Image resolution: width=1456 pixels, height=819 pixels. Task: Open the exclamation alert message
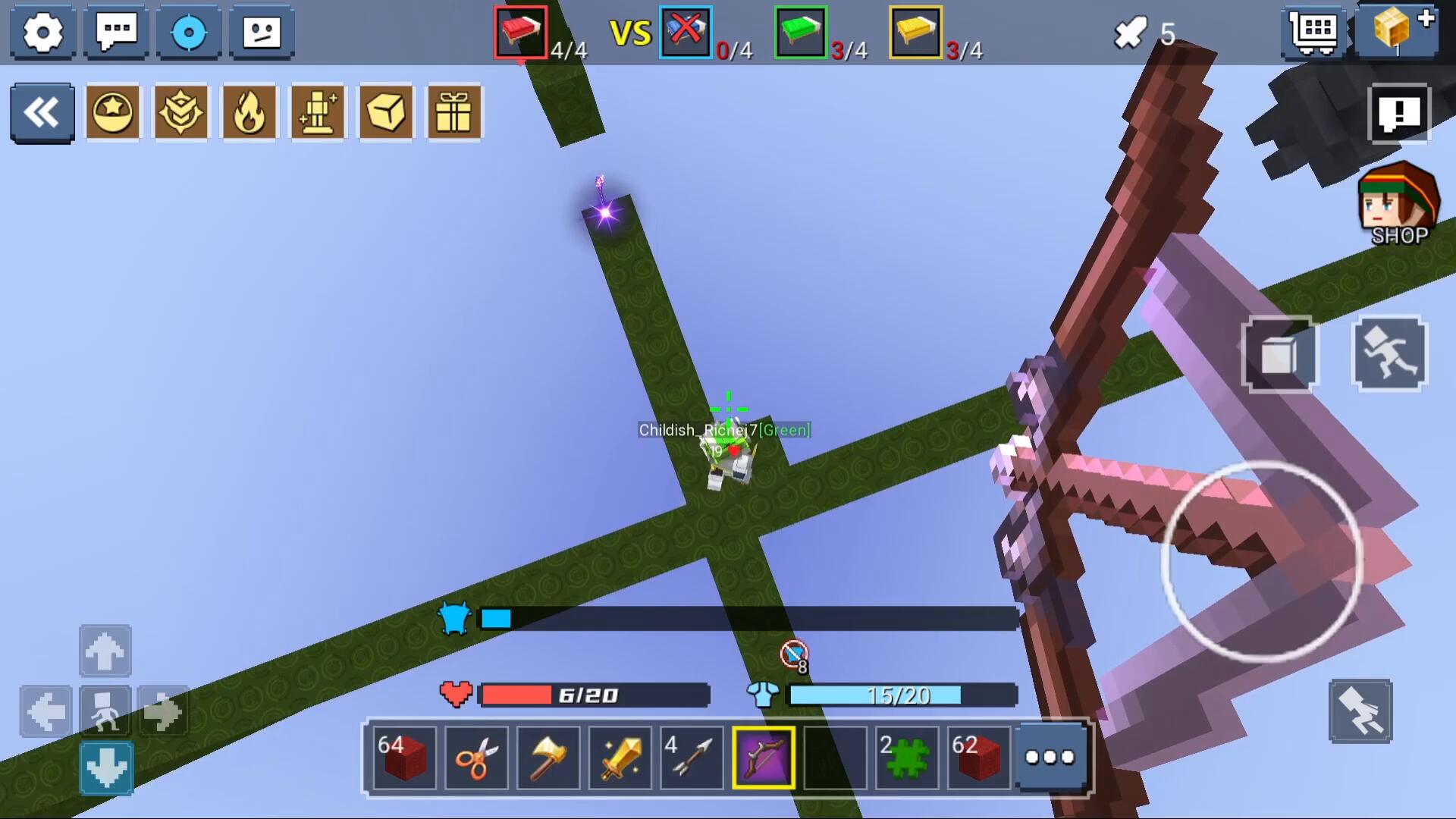tap(1399, 114)
